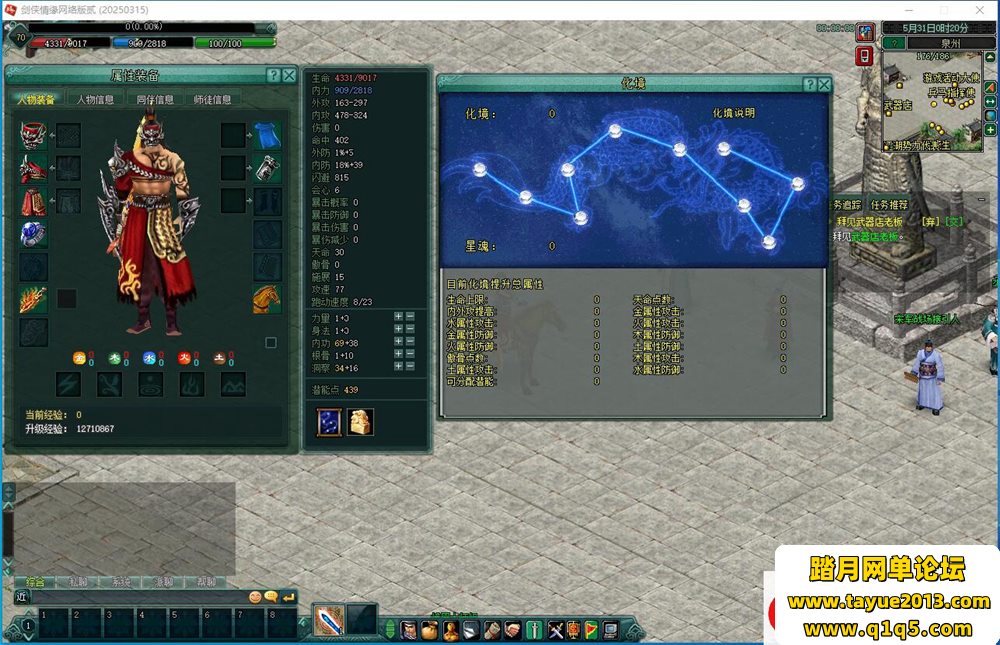The height and width of the screenshot is (645, 1000).
Task: Increase 力量 with its plus button
Action: tap(398, 317)
